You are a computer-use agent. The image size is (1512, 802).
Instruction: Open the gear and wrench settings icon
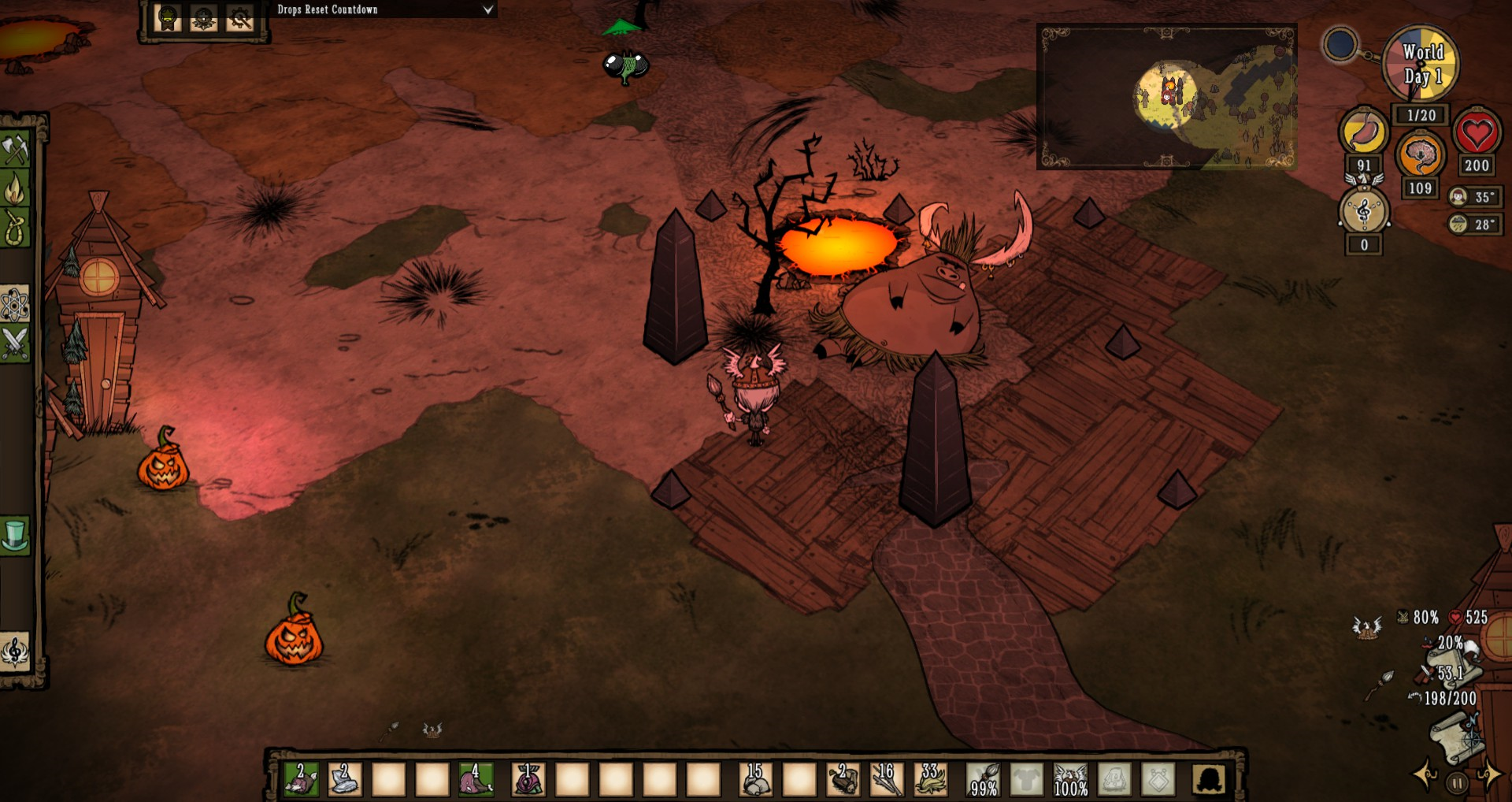pyautogui.click(x=239, y=18)
